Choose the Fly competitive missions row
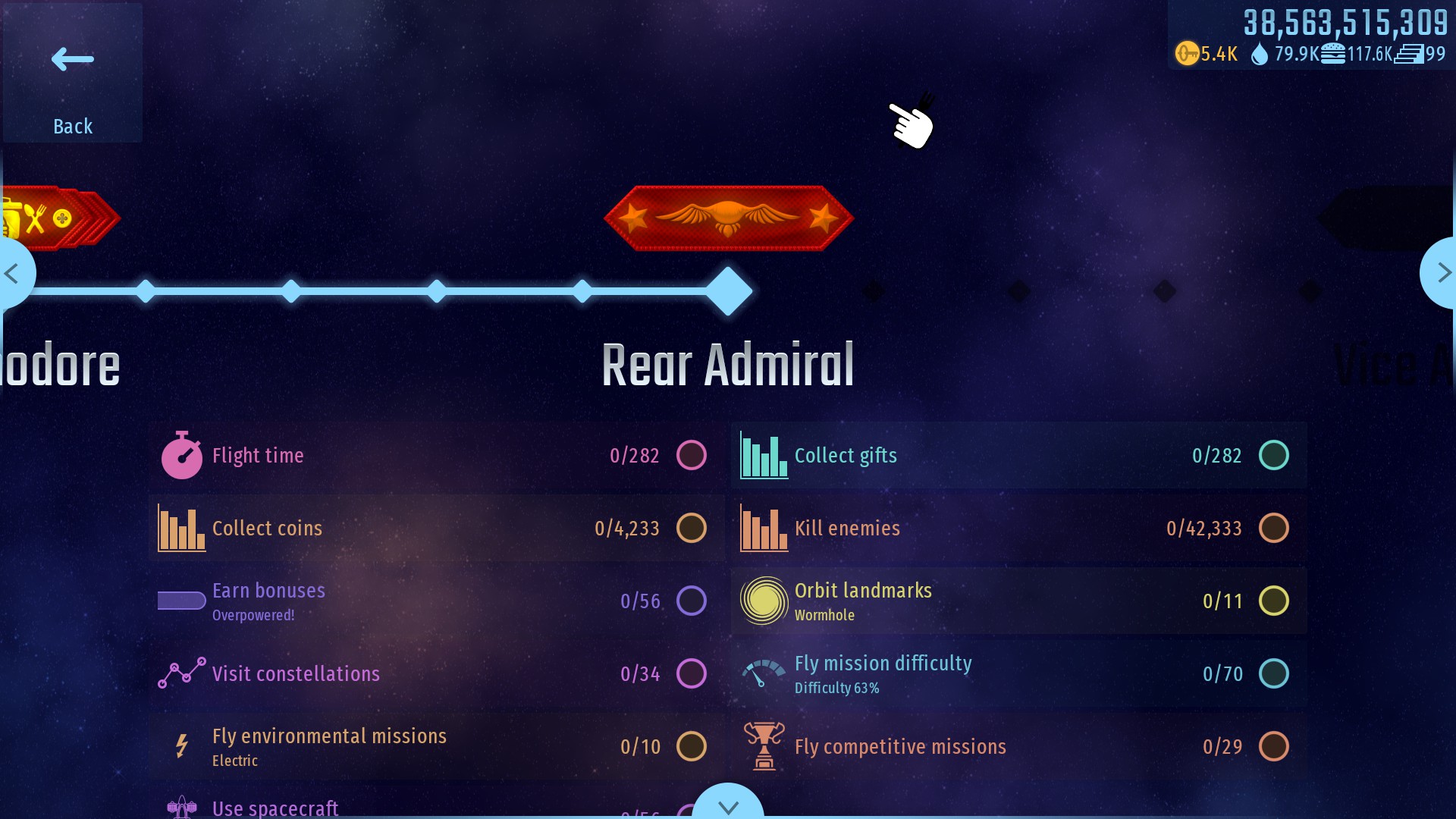1456x819 pixels. (x=1018, y=747)
